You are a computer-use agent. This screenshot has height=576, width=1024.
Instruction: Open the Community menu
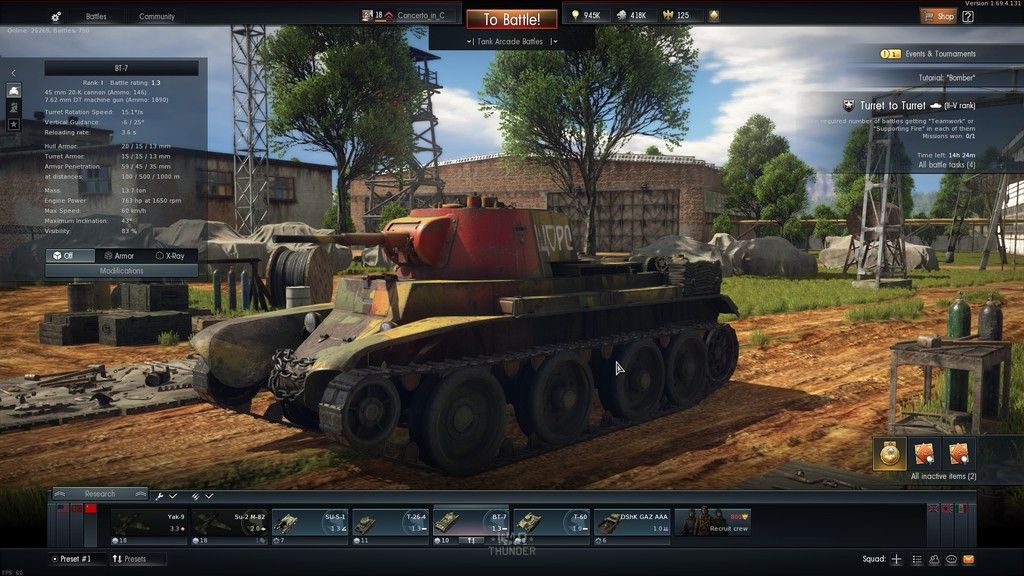click(x=156, y=17)
